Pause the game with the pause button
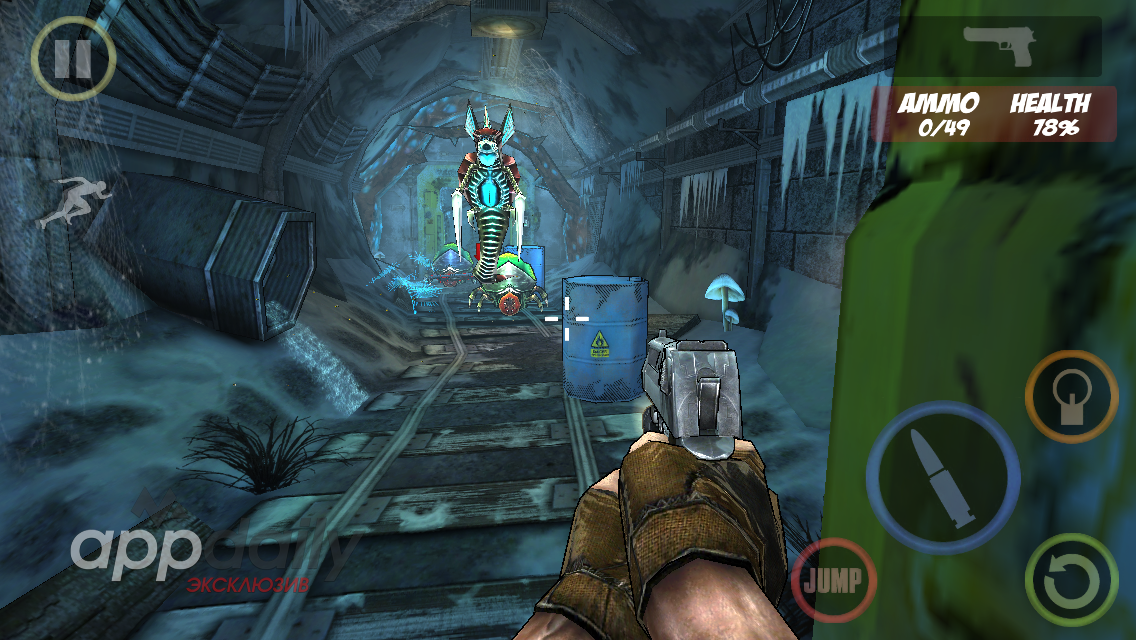 (72, 58)
